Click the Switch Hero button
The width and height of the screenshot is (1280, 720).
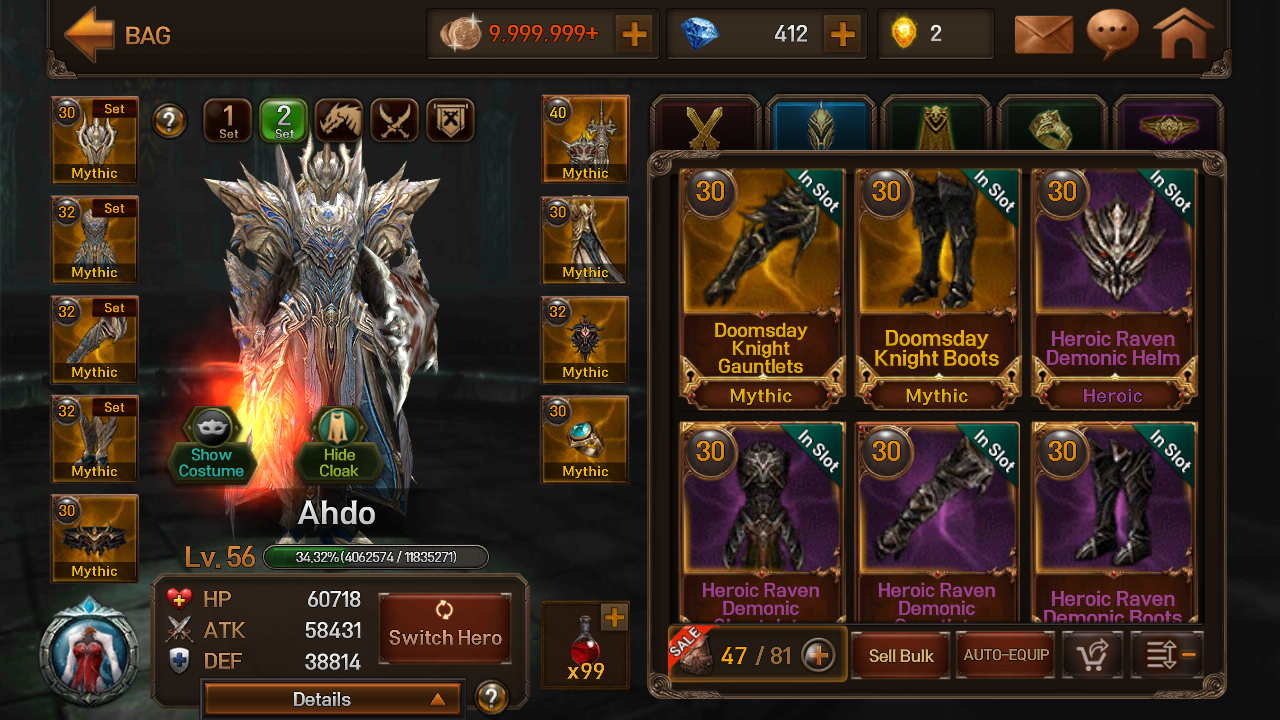pyautogui.click(x=445, y=628)
